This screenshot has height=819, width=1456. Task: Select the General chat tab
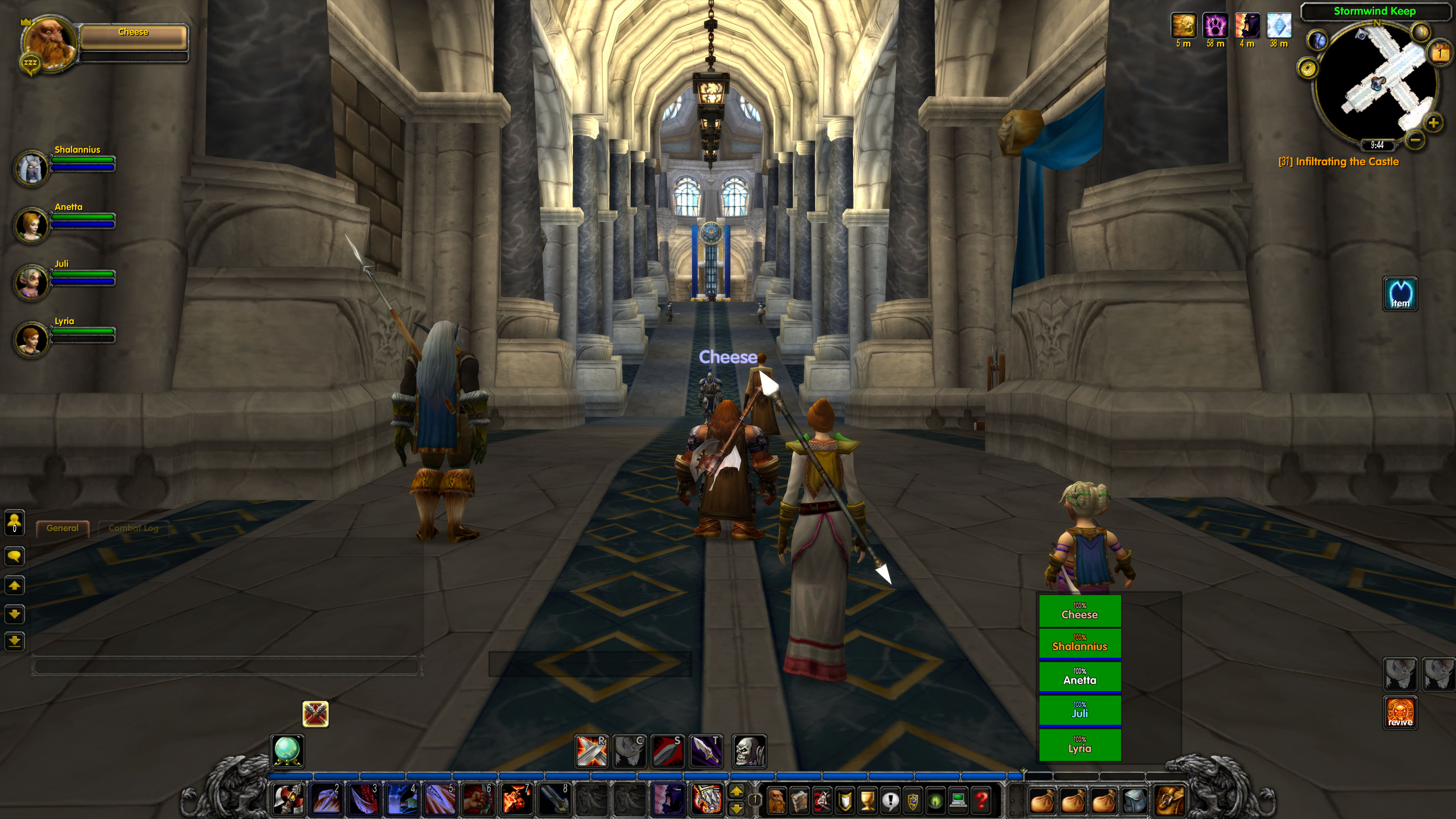pyautogui.click(x=62, y=528)
